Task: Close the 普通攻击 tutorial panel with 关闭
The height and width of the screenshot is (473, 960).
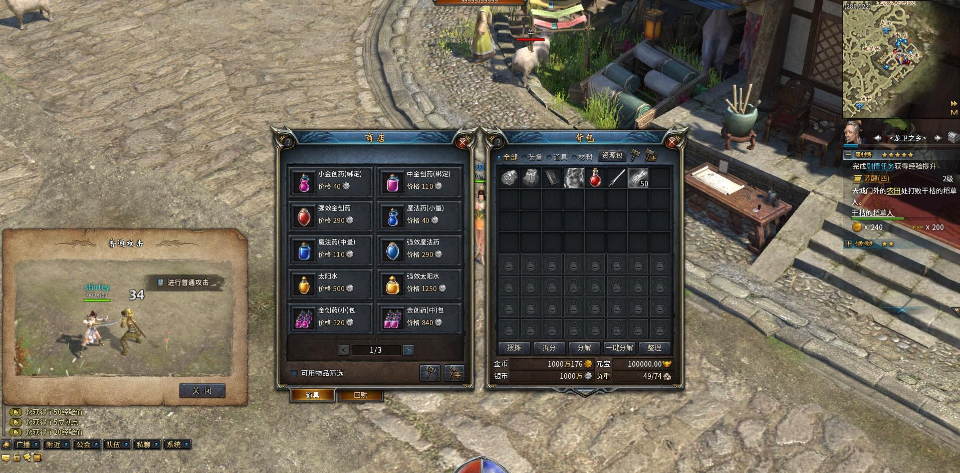Action: pos(202,390)
